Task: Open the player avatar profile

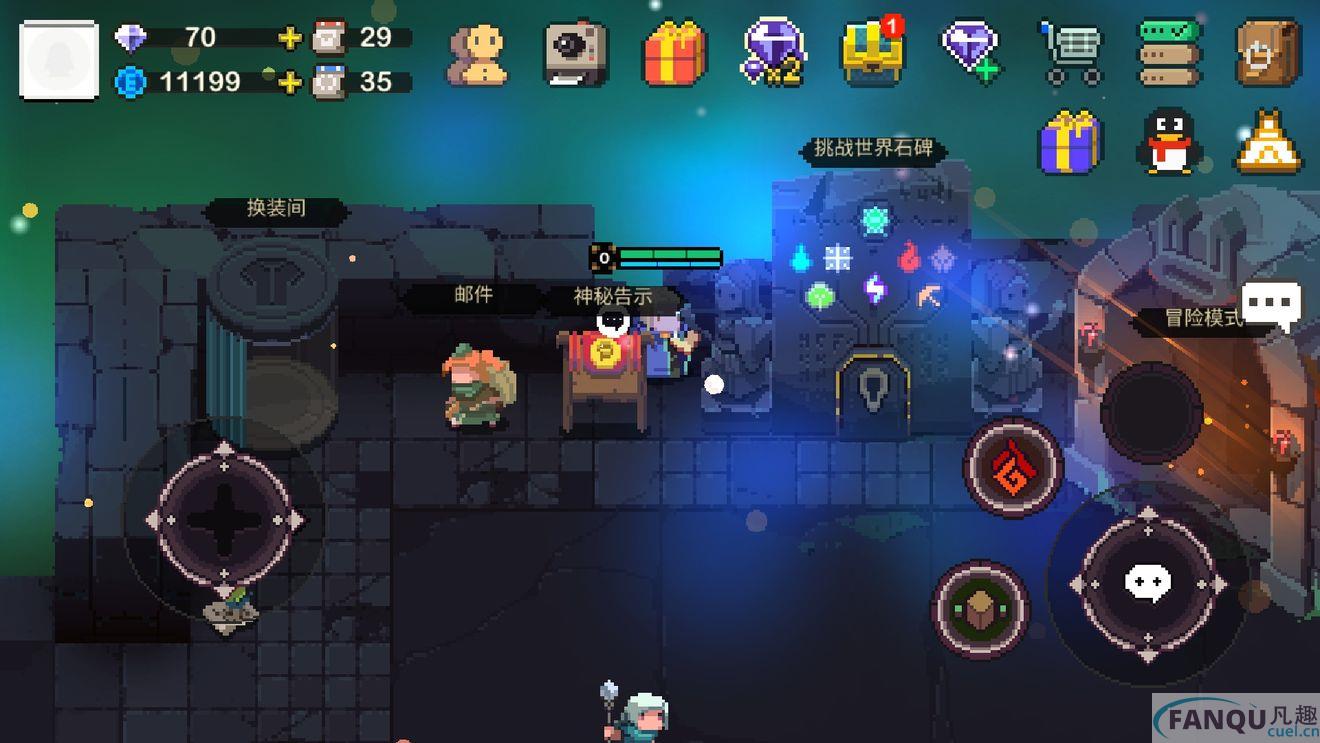Action: tap(59, 60)
